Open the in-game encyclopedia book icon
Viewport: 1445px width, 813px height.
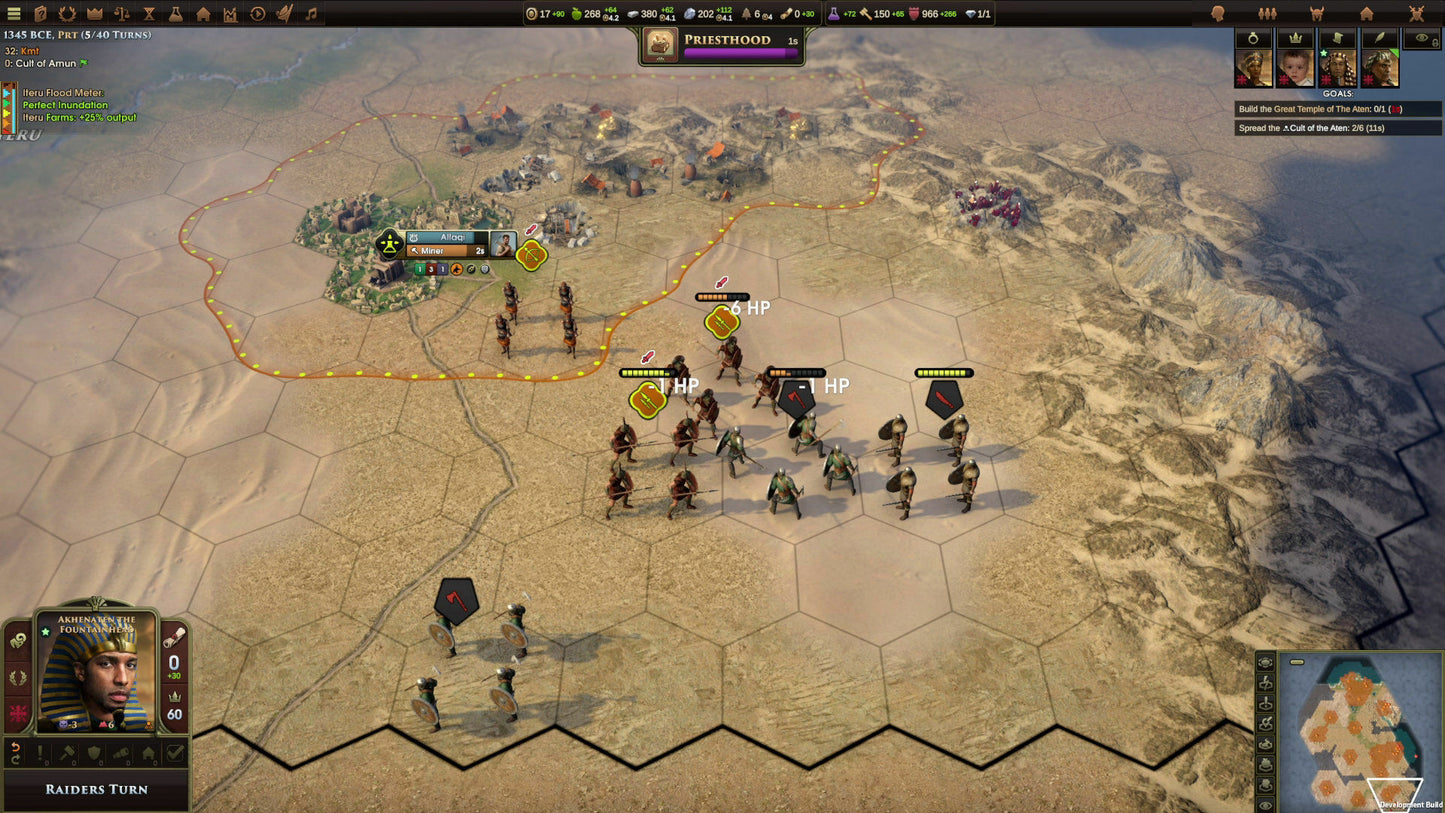click(40, 14)
